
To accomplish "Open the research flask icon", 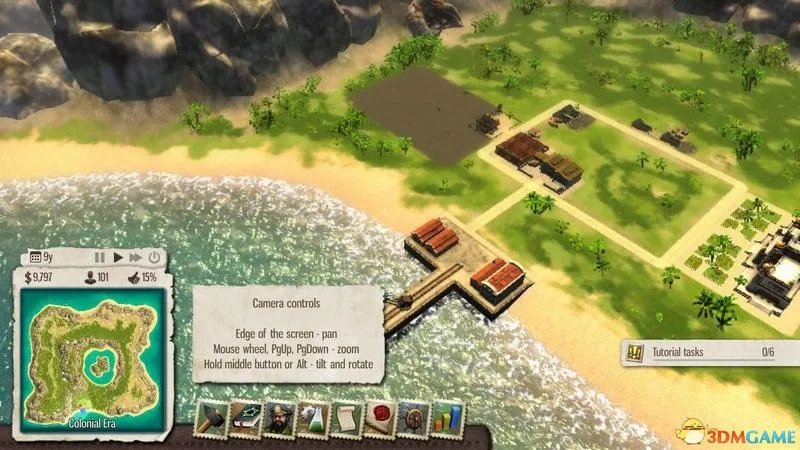I will coord(311,420).
